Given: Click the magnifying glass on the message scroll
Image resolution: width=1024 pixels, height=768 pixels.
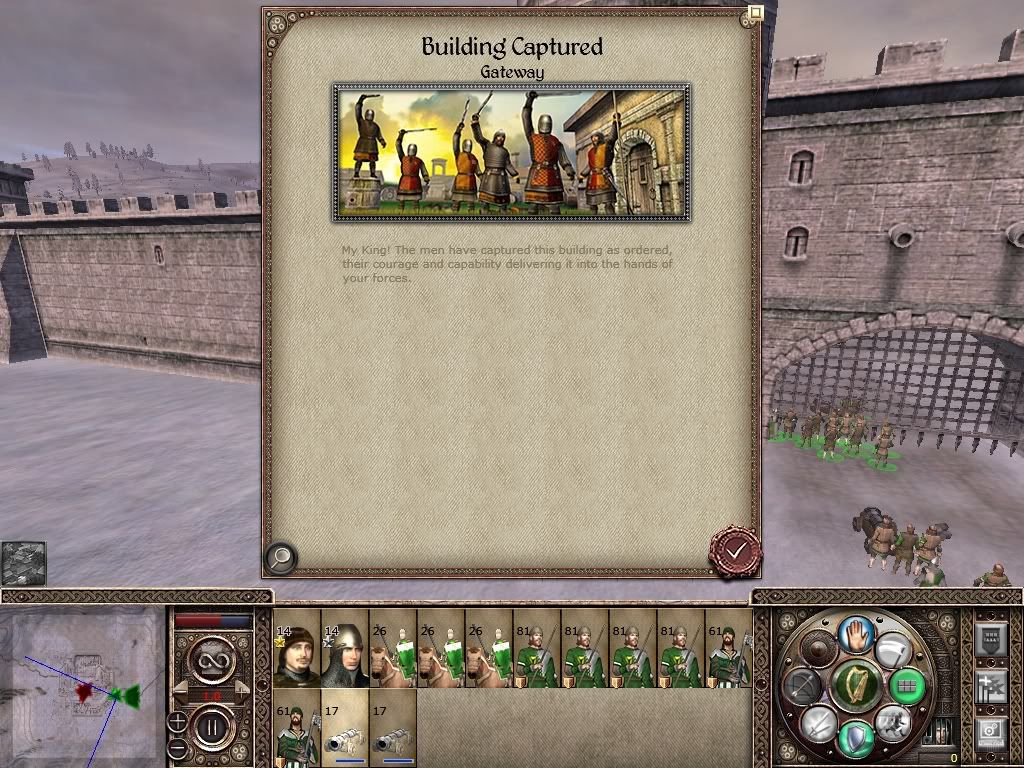Looking at the screenshot, I should coord(281,557).
